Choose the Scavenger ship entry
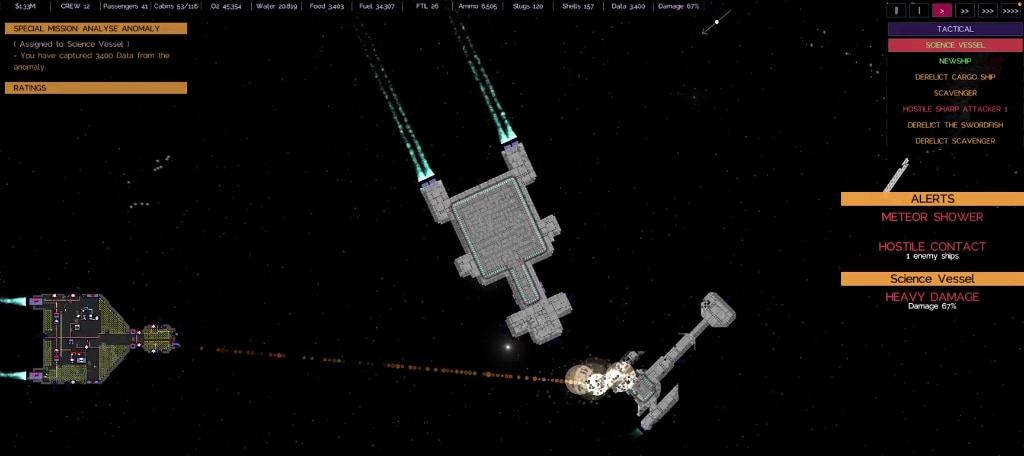This screenshot has height=456, width=1024. tap(955, 93)
